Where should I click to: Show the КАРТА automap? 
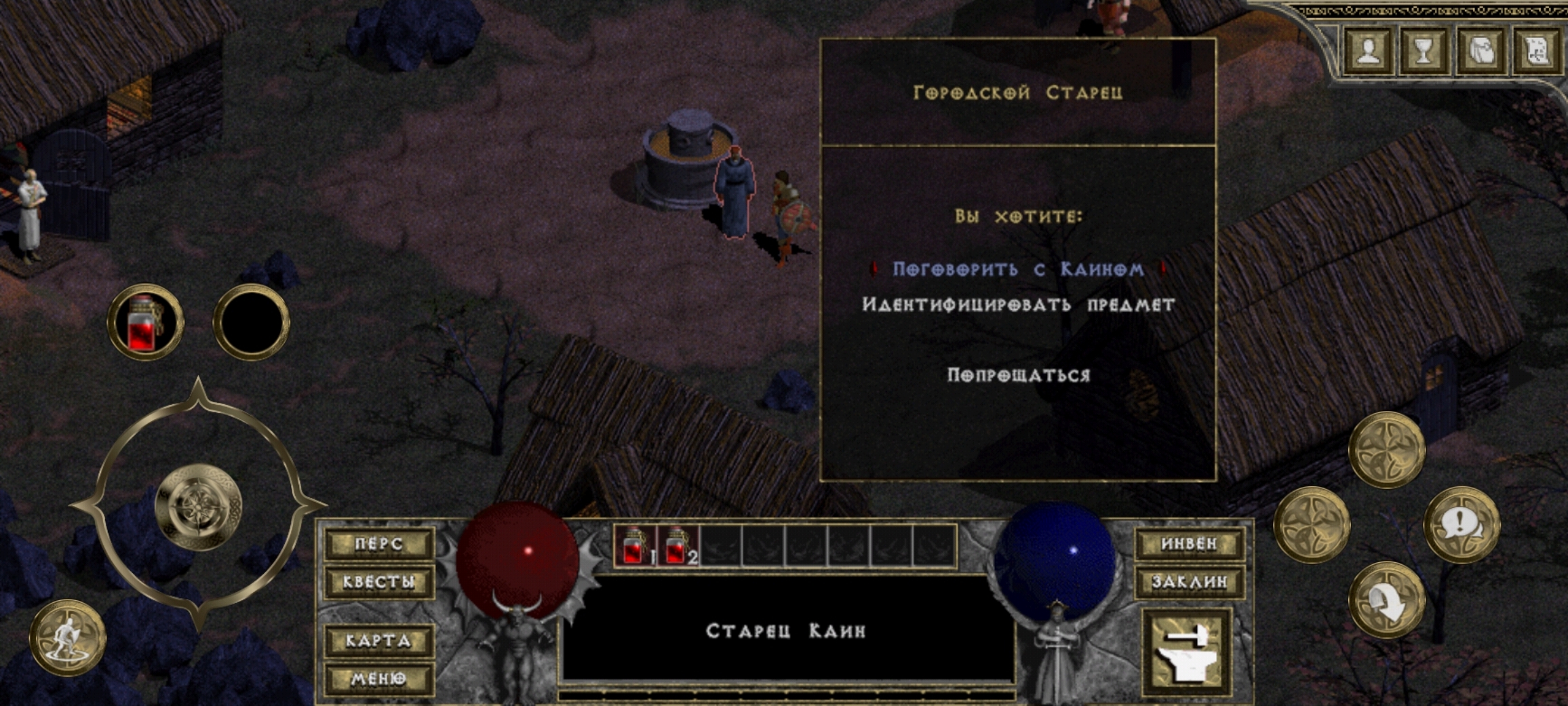379,641
